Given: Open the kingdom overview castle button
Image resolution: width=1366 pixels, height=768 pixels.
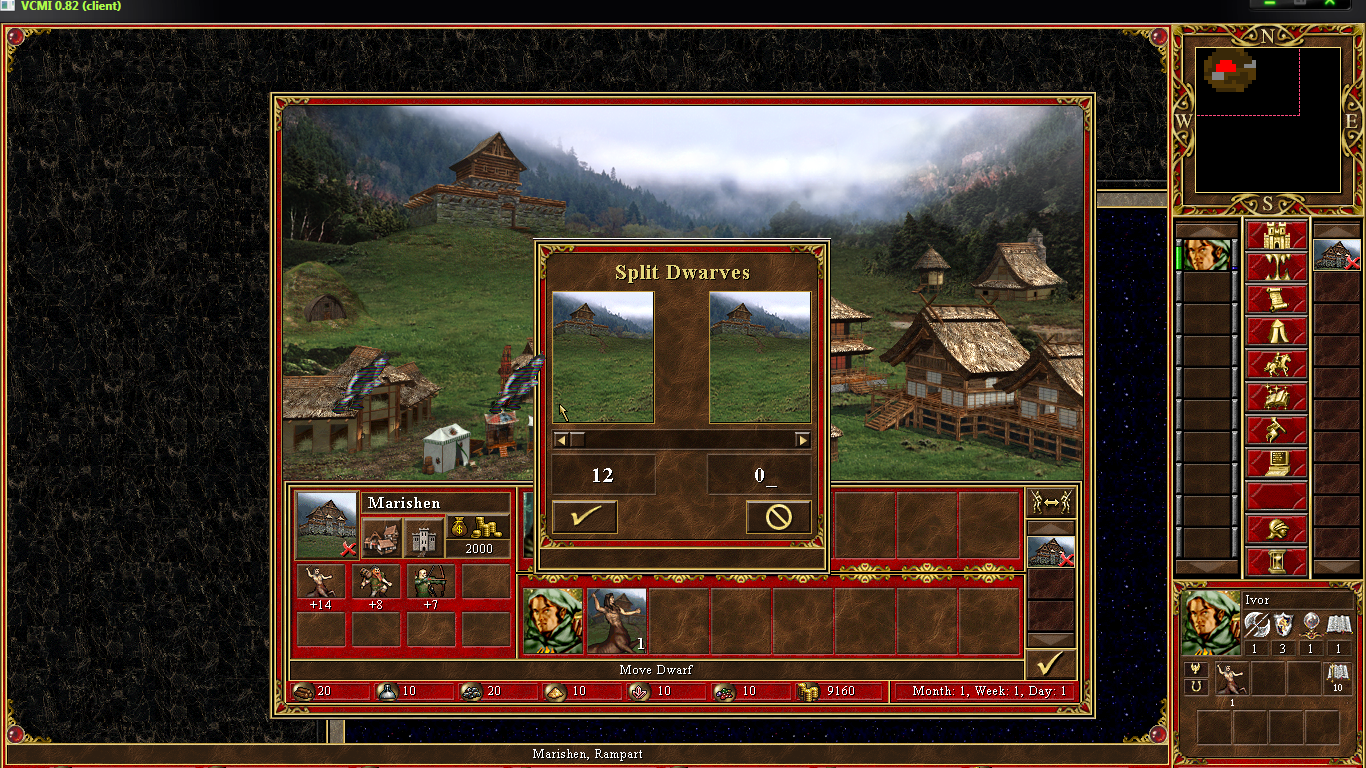Looking at the screenshot, I should point(1276,237).
